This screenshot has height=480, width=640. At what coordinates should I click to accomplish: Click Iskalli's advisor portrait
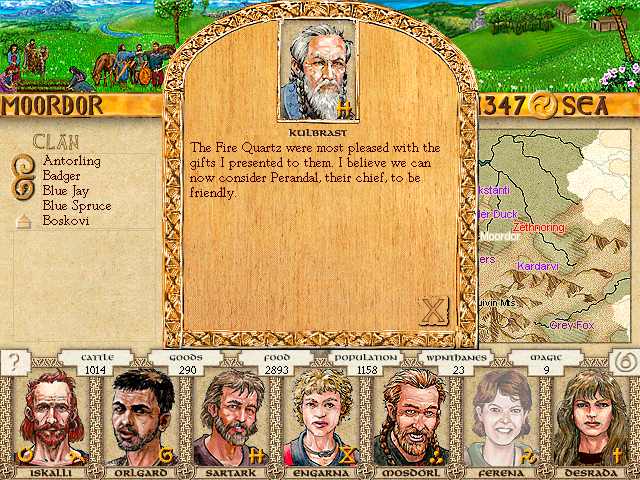click(46, 417)
